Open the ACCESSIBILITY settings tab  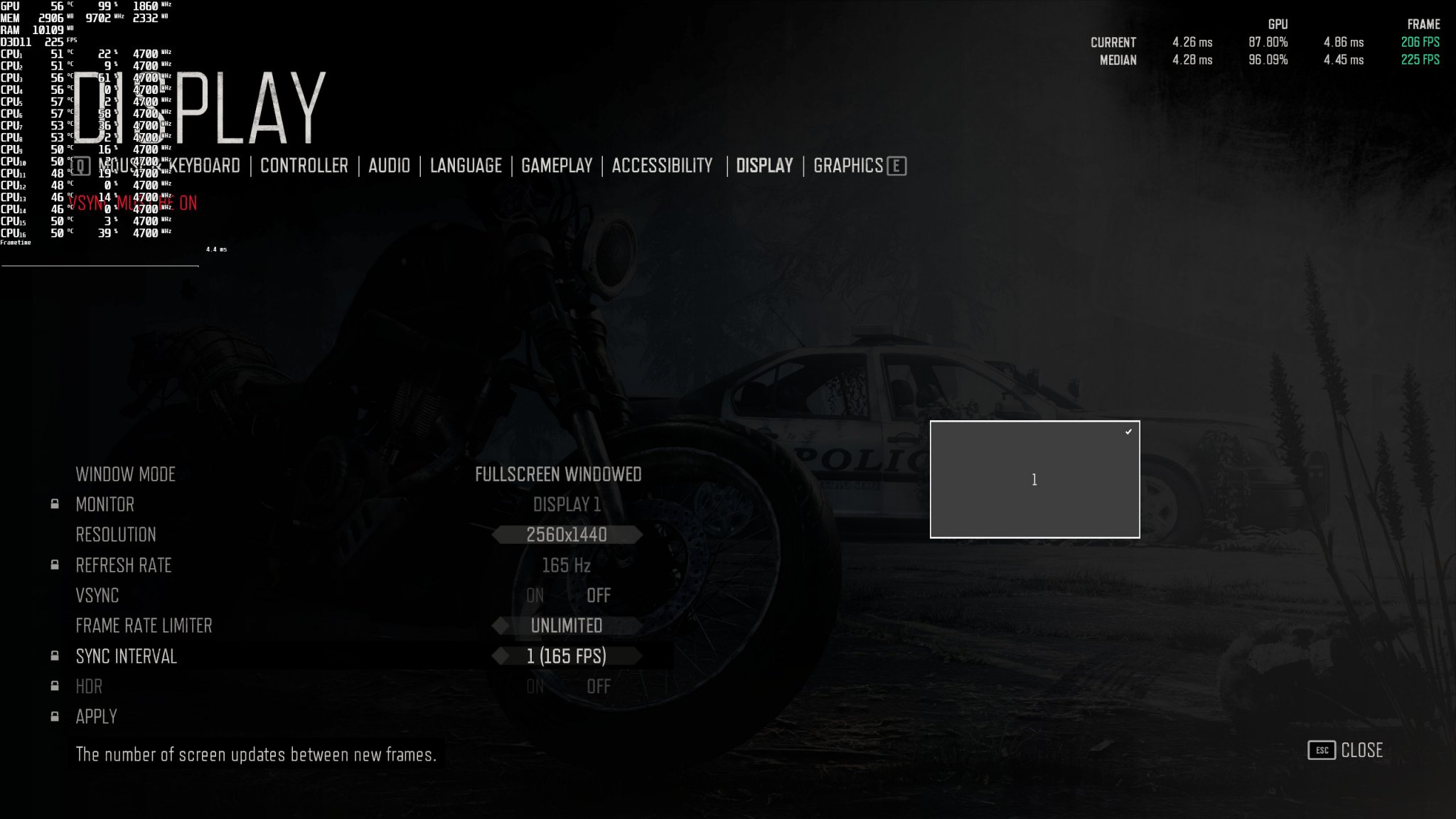662,166
